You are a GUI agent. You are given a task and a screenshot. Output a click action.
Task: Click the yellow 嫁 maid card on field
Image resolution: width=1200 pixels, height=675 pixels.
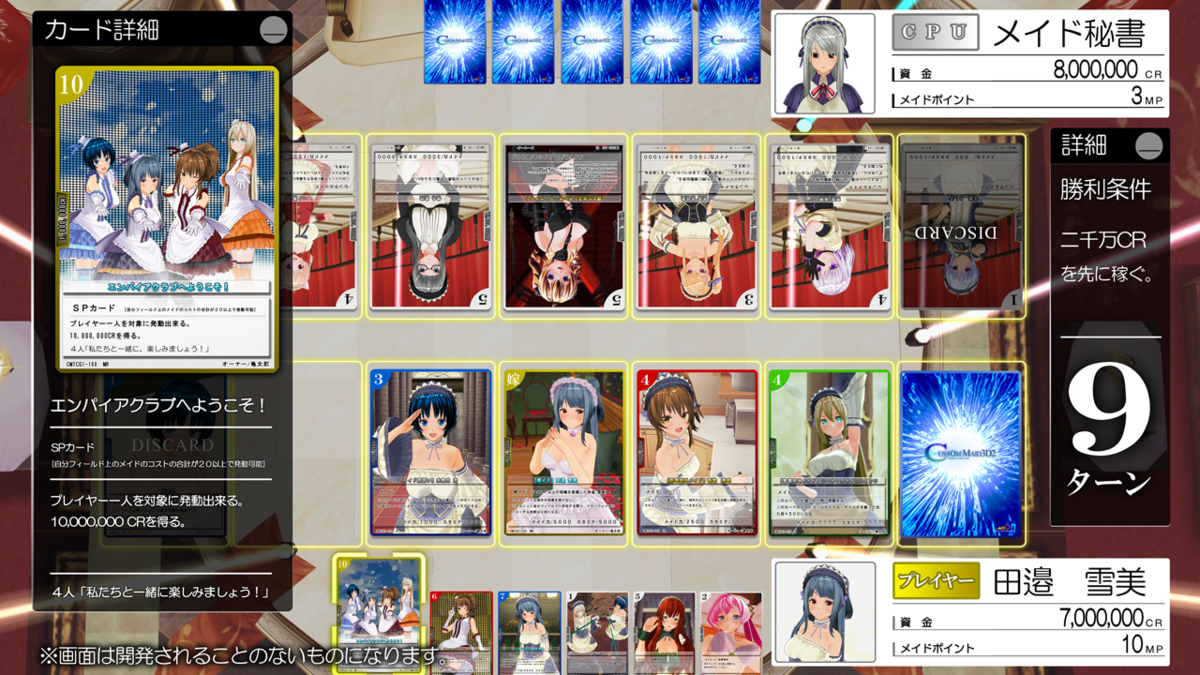563,453
